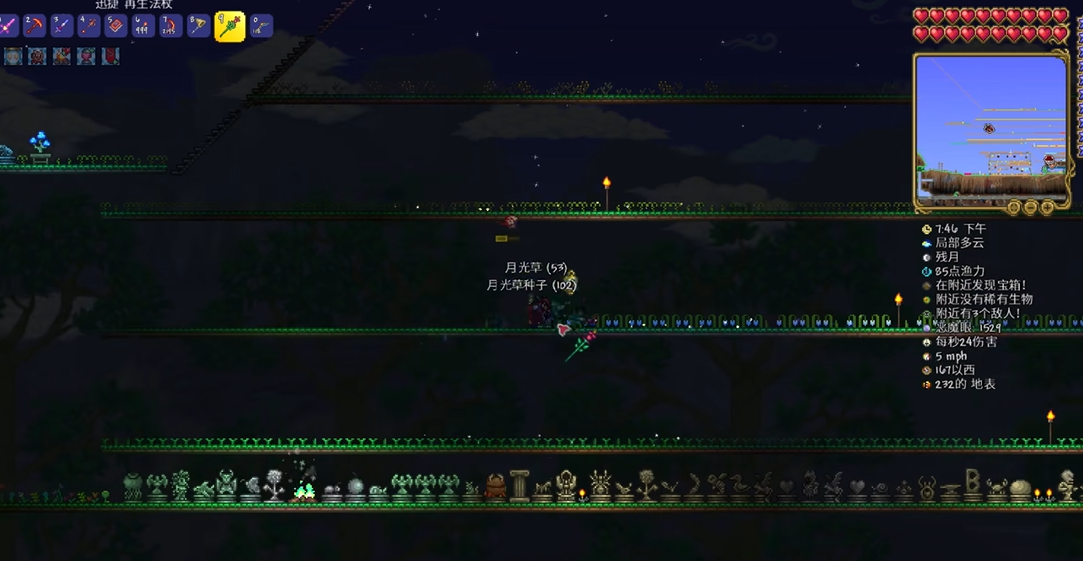The height and width of the screenshot is (561, 1083).
Task: Click the fishing power info icon
Action: [926, 271]
